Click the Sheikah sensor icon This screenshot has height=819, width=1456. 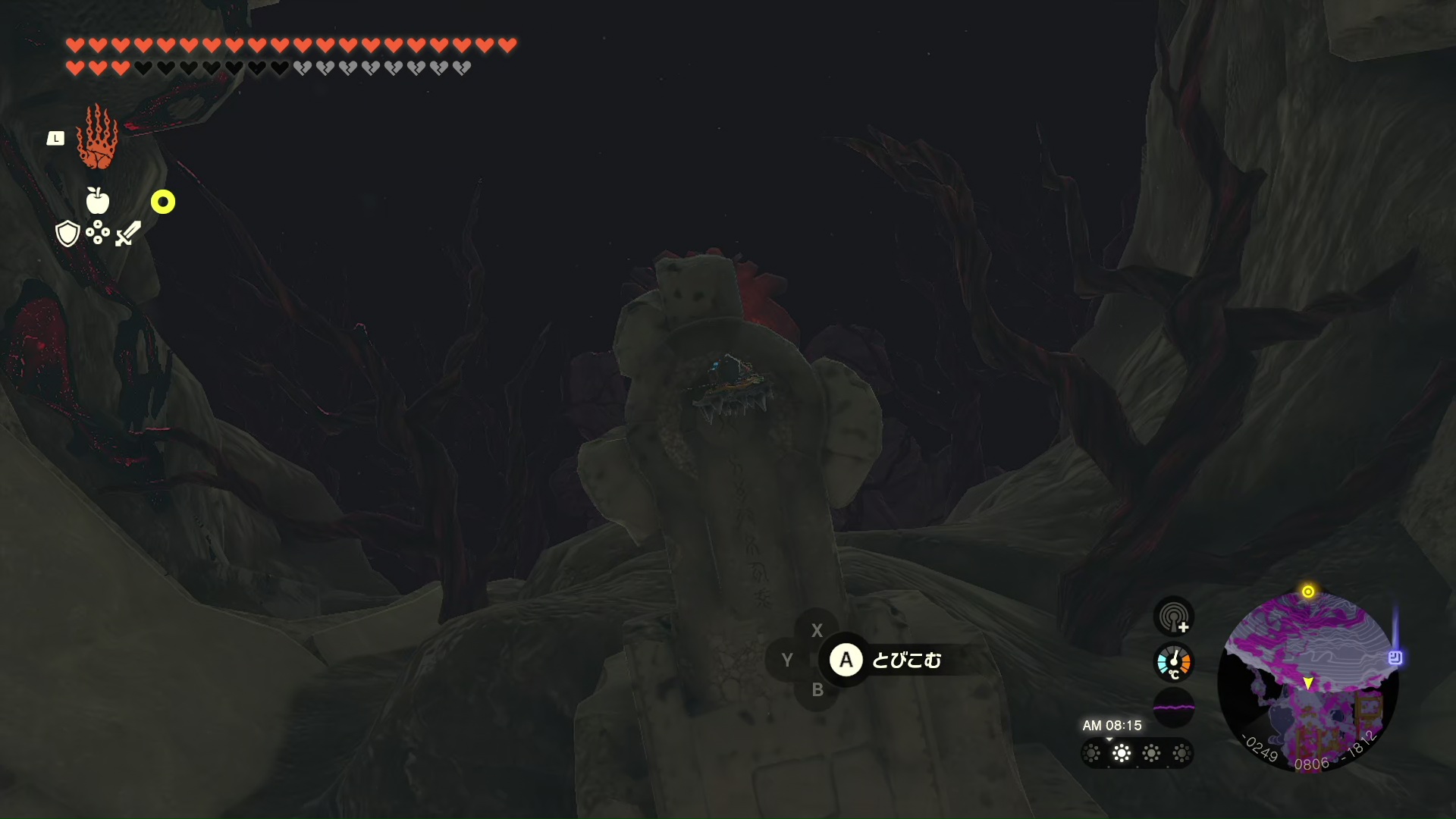pyautogui.click(x=1173, y=615)
